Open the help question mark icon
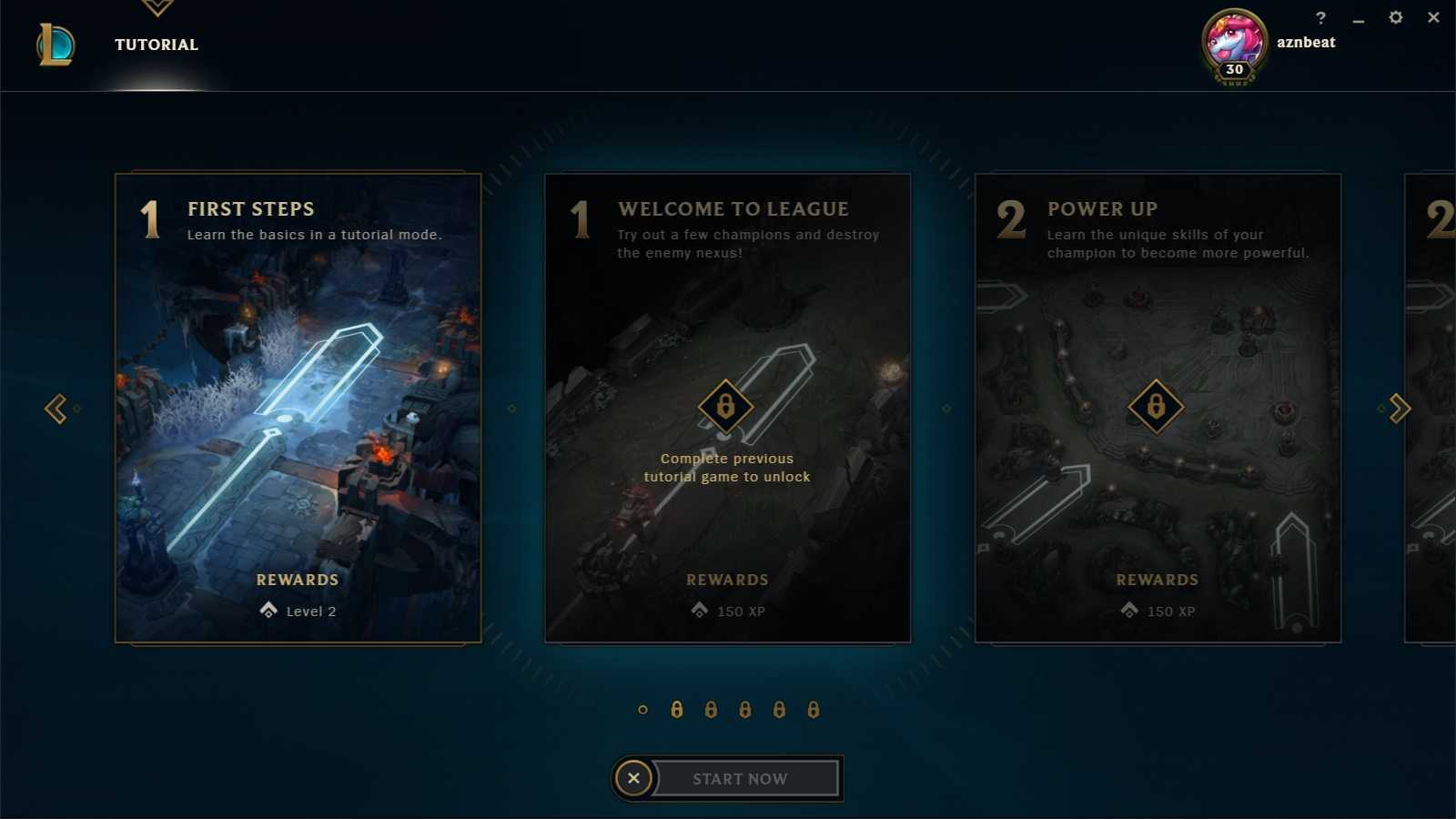Image resolution: width=1456 pixels, height=819 pixels. tap(1320, 17)
